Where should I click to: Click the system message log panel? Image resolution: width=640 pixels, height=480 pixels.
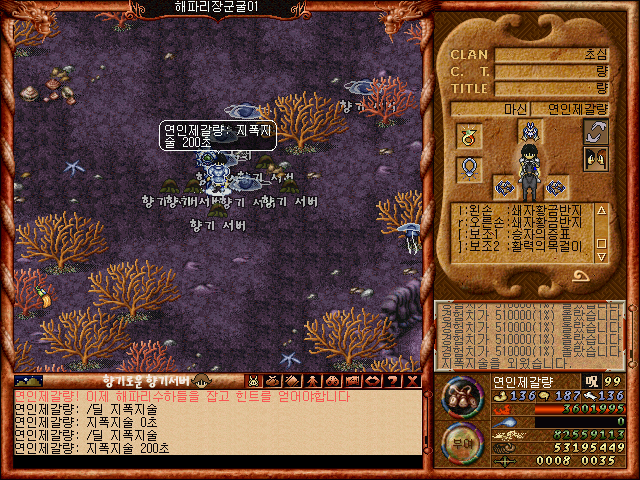point(530,335)
